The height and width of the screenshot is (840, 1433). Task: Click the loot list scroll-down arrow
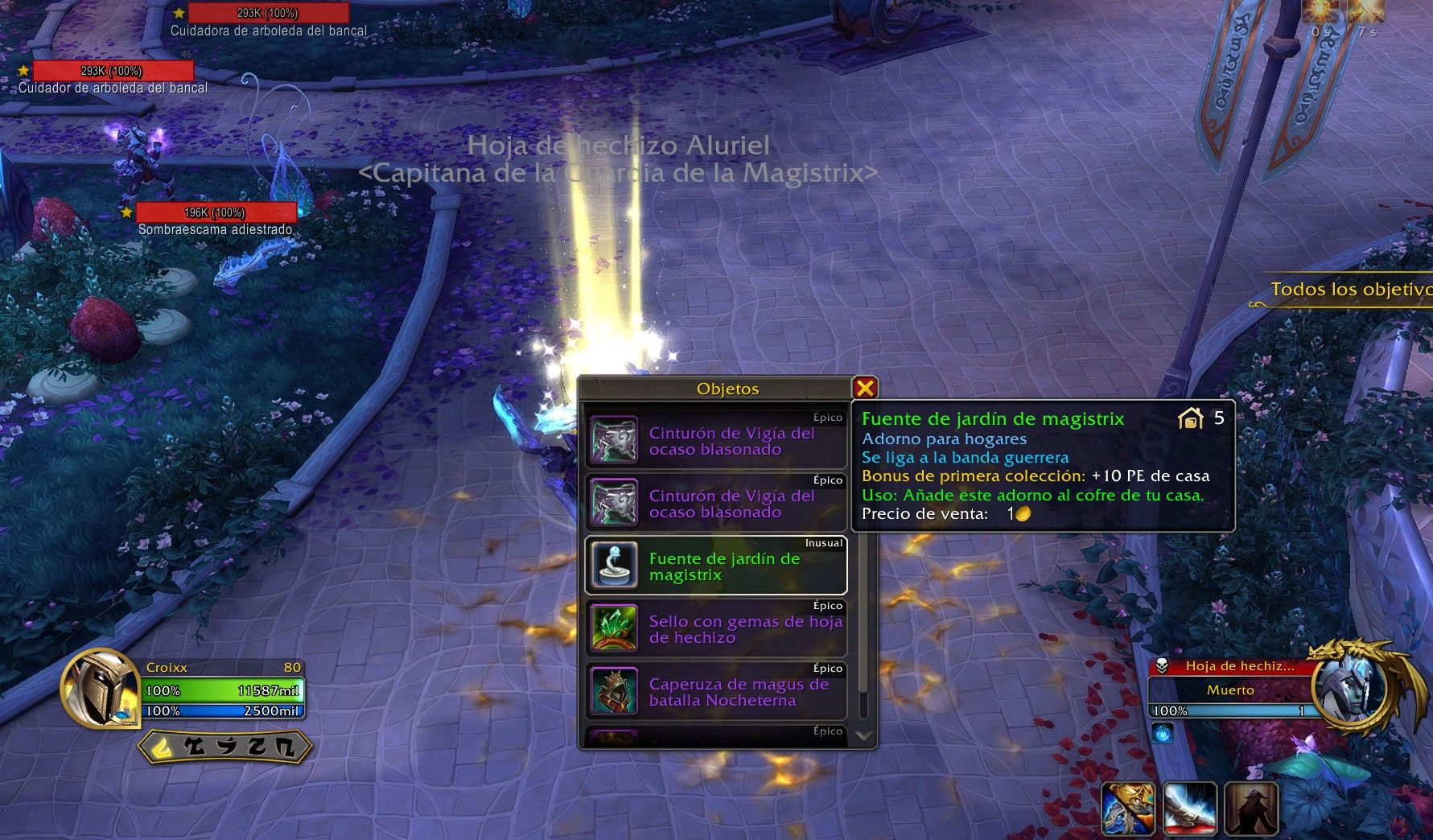pos(863,735)
